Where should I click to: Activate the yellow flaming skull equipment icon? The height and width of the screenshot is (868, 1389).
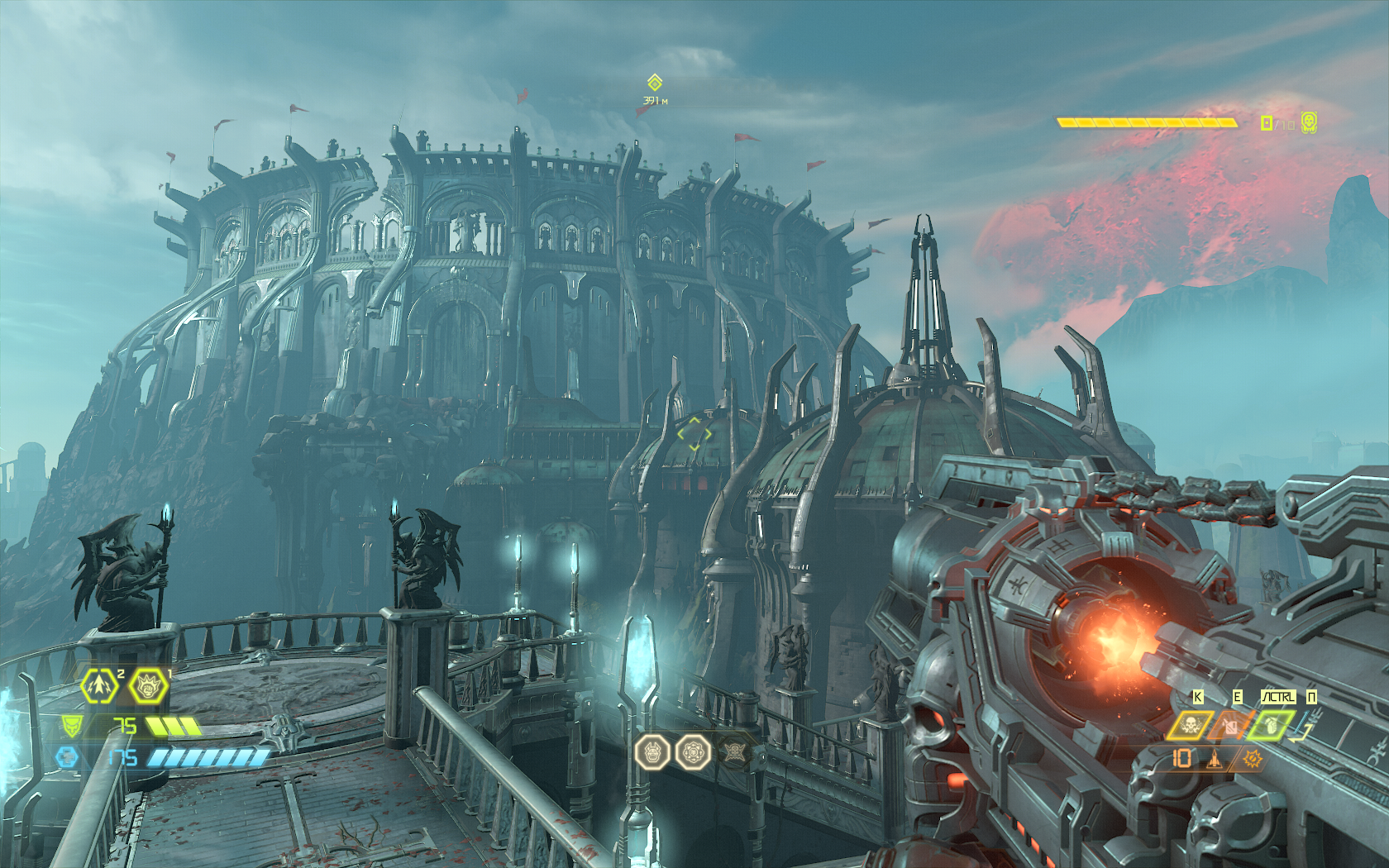[x=1191, y=726]
